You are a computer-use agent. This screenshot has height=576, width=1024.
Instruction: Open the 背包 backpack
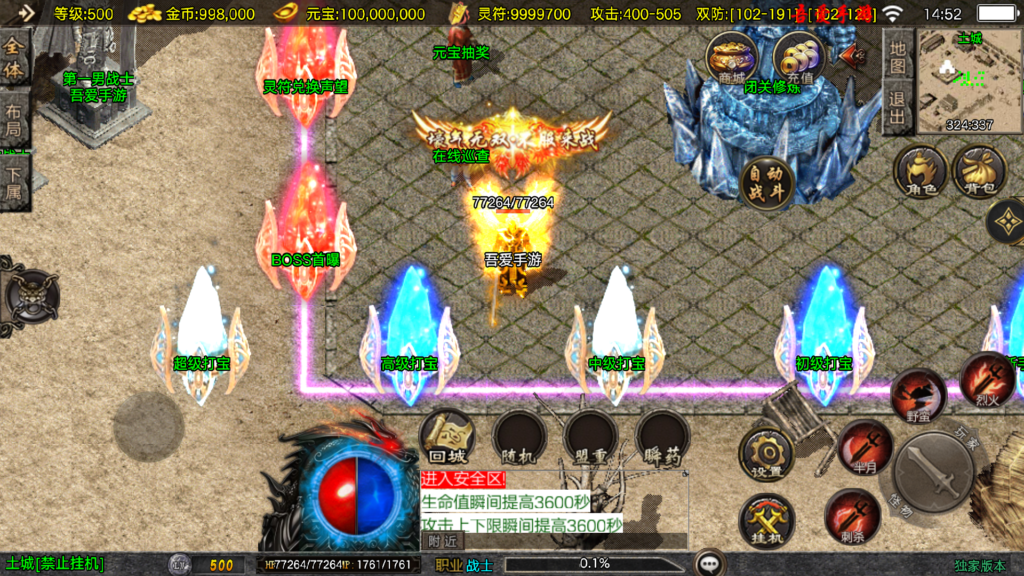click(x=979, y=170)
